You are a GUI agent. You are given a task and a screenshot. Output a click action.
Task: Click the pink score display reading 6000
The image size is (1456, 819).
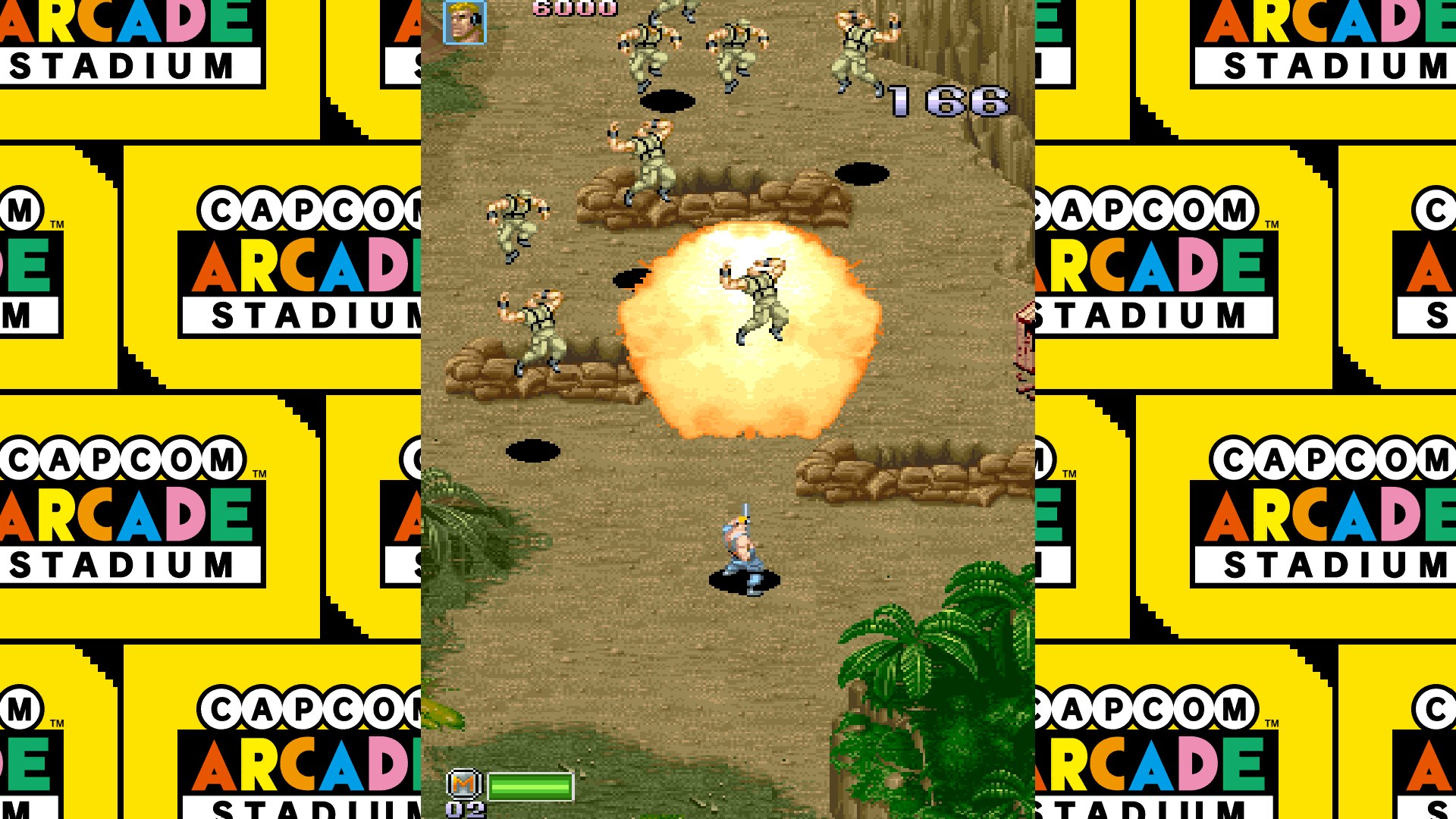tap(569, 9)
